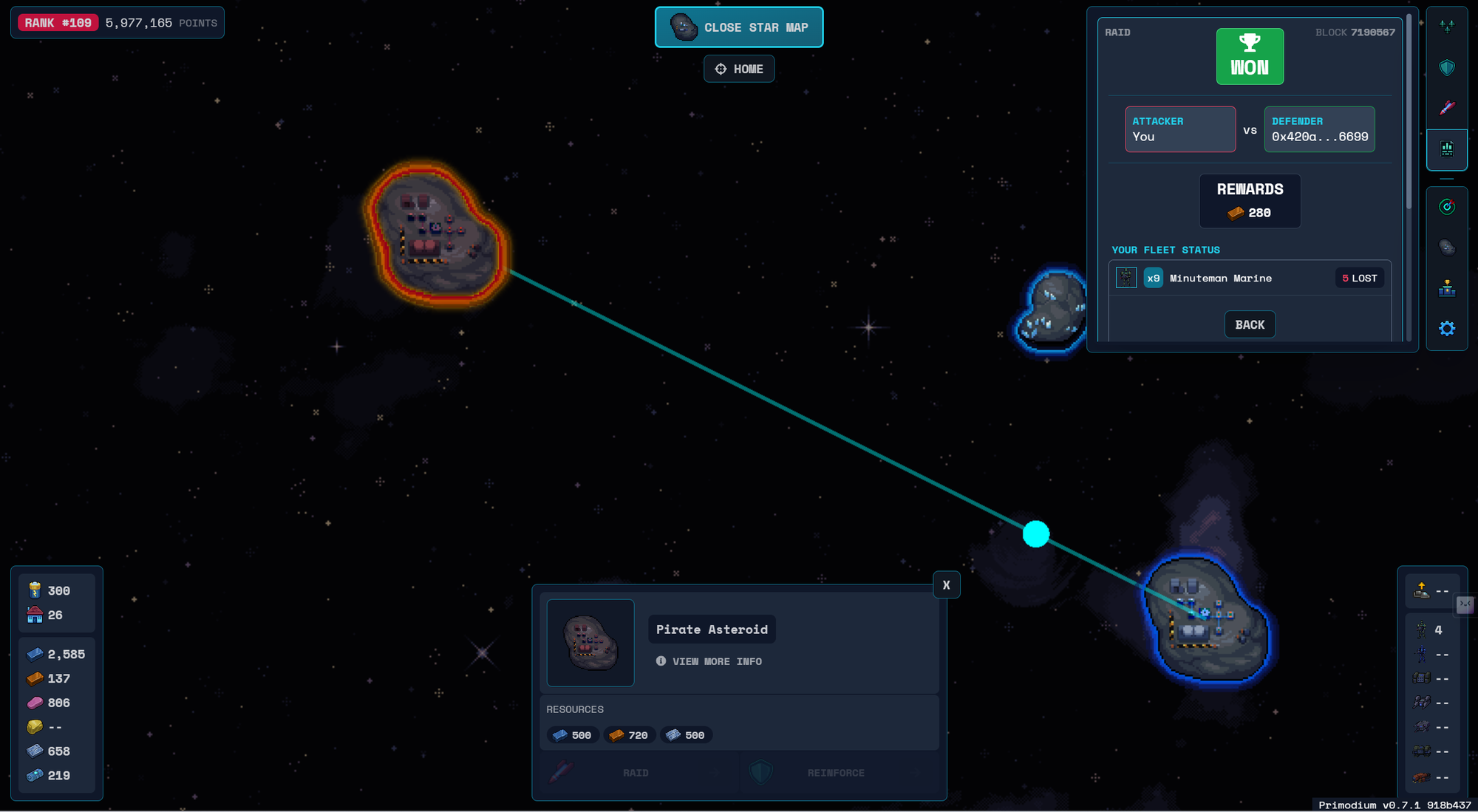Open the target objectives icon
This screenshot has height=812, width=1478.
click(x=1446, y=207)
